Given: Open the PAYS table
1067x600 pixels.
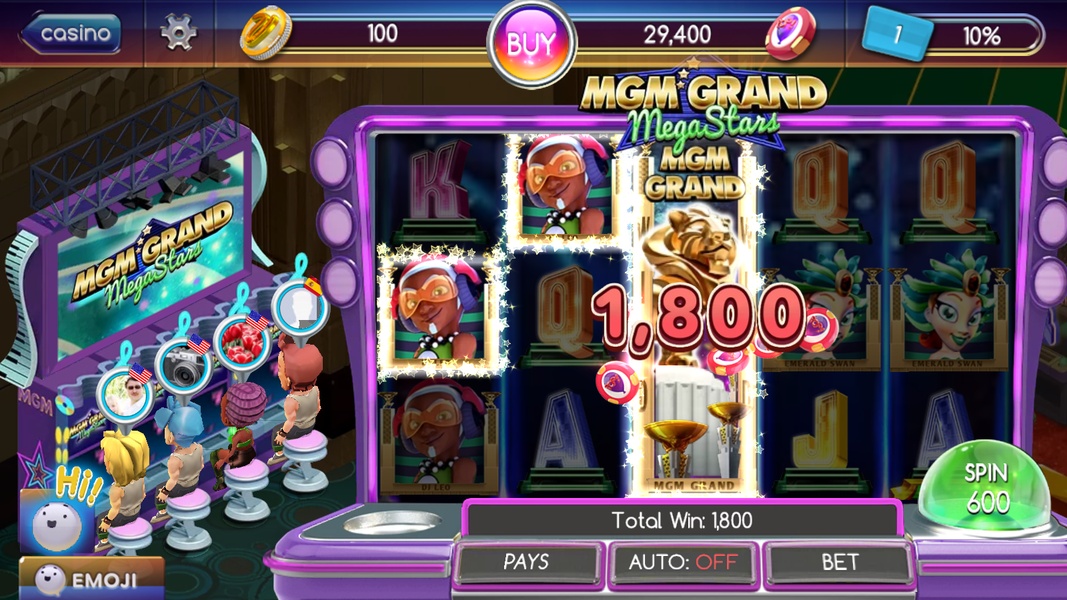Looking at the screenshot, I should tap(527, 563).
